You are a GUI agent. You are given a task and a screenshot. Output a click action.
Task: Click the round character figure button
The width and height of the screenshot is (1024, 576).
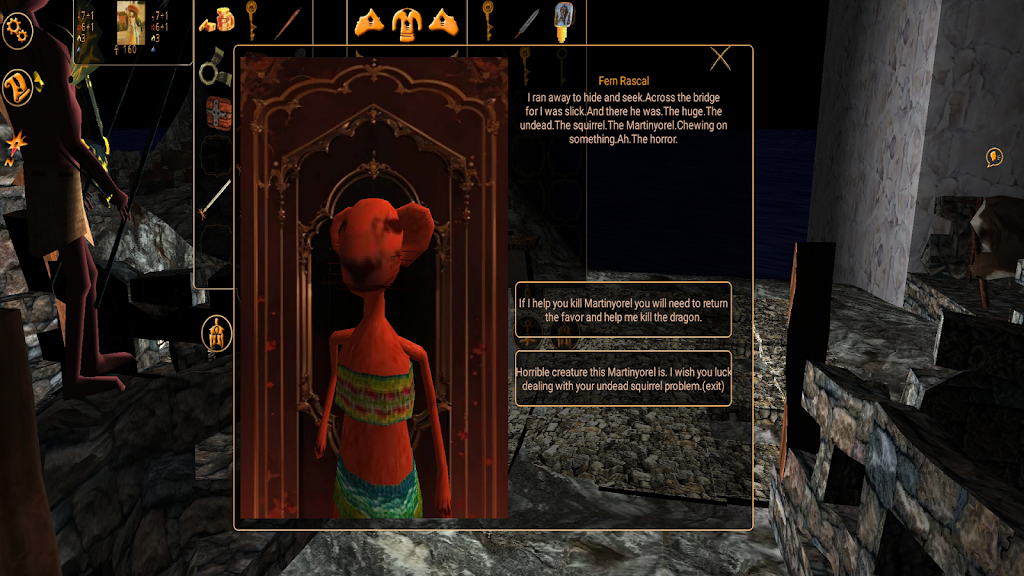pos(216,333)
